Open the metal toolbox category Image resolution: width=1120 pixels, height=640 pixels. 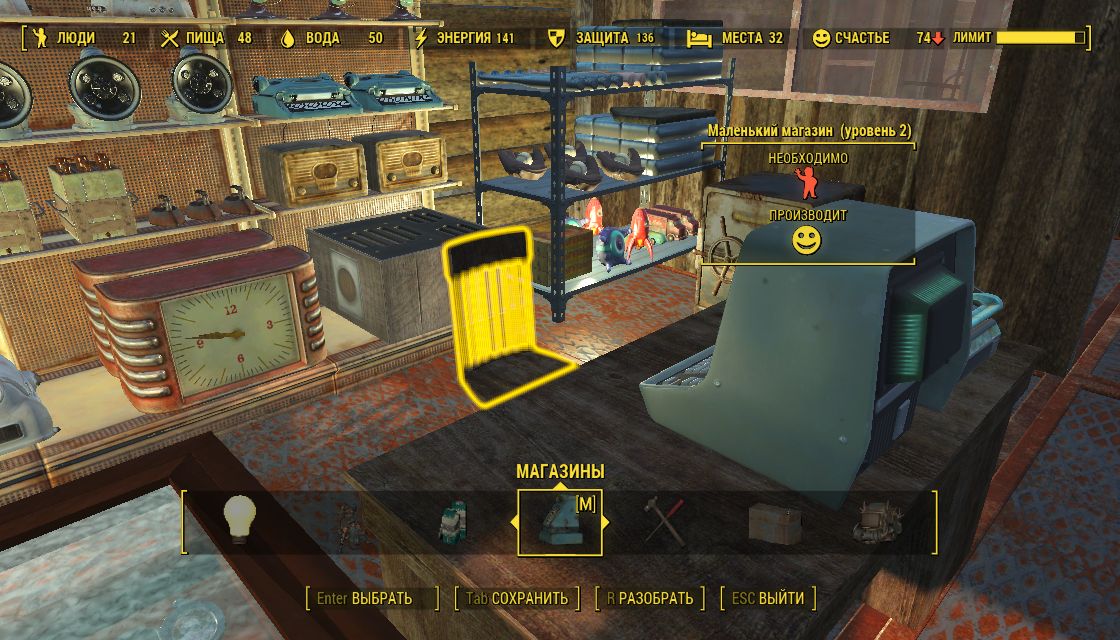(774, 522)
